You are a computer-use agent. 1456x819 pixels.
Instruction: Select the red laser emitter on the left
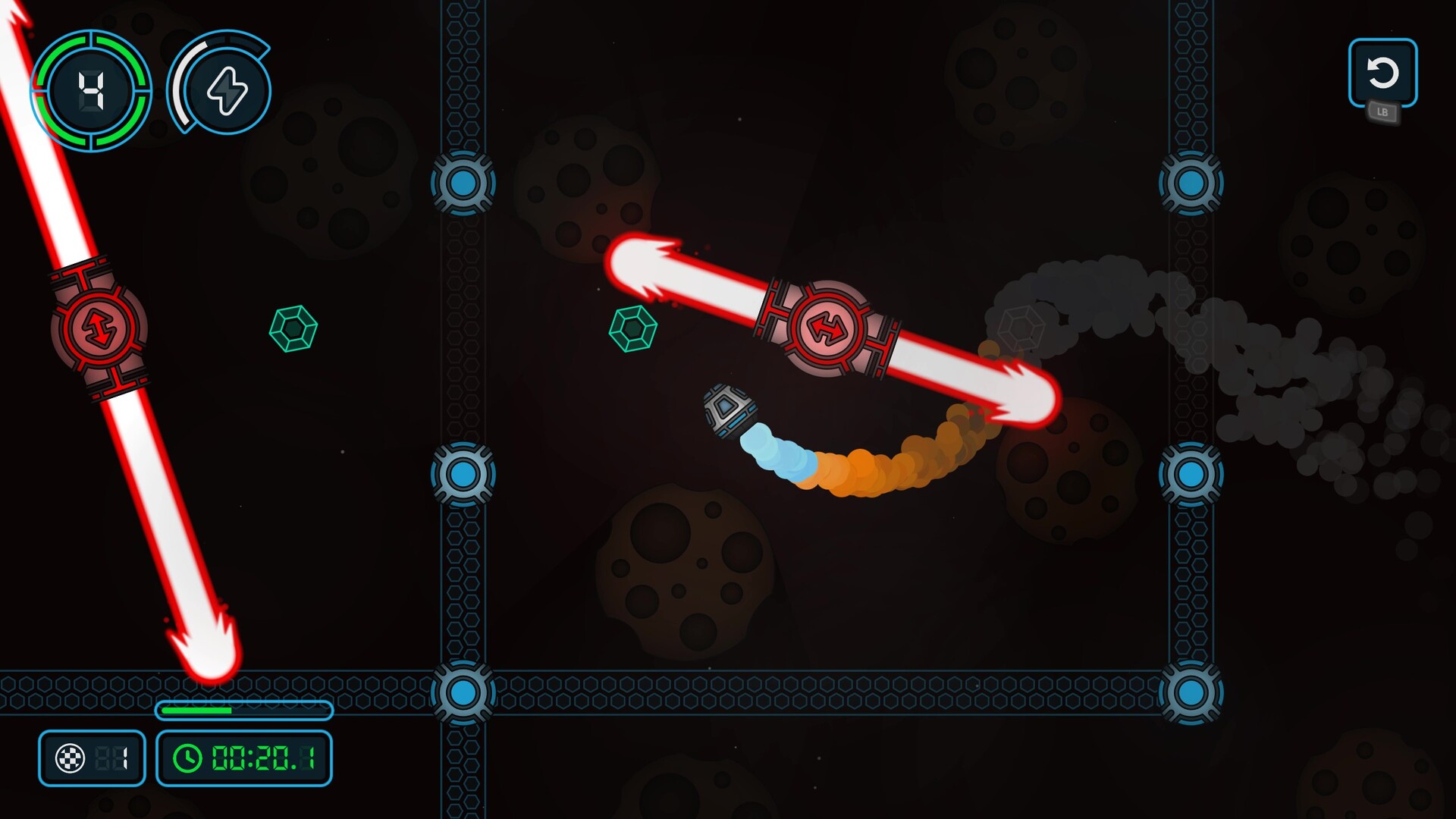point(99,328)
